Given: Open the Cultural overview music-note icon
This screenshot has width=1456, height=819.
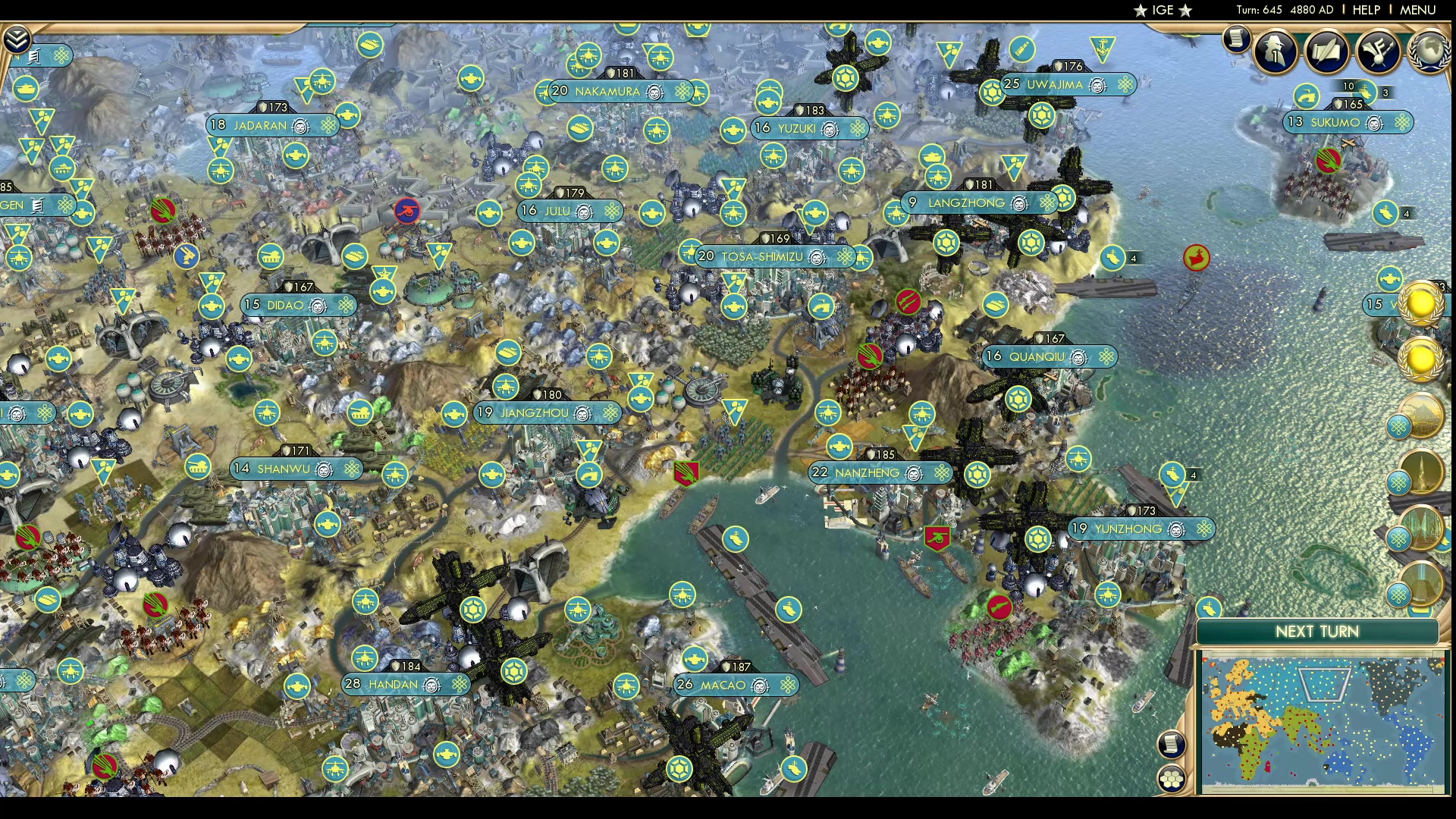Looking at the screenshot, I should click(1376, 52).
